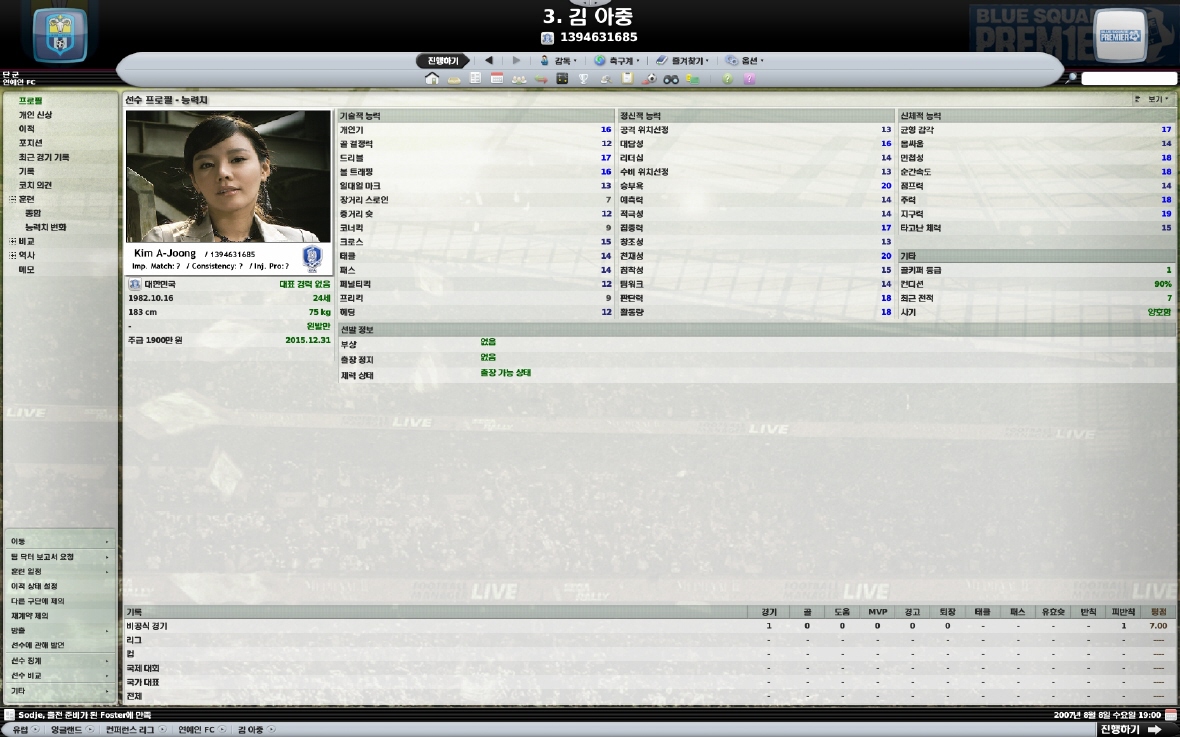Screen dimensions: 1180x737
Task: Open the 감독 manager dropdown
Action: click(x=558, y=61)
